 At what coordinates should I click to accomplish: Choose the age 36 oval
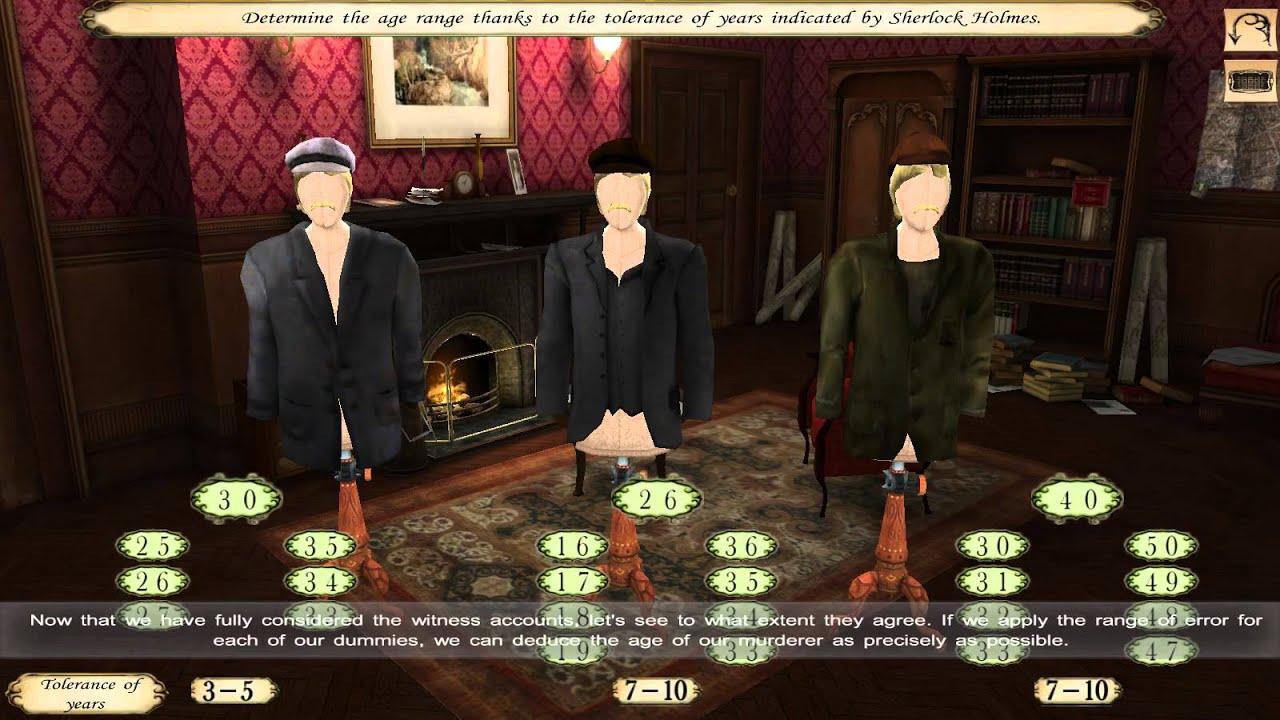click(x=741, y=546)
